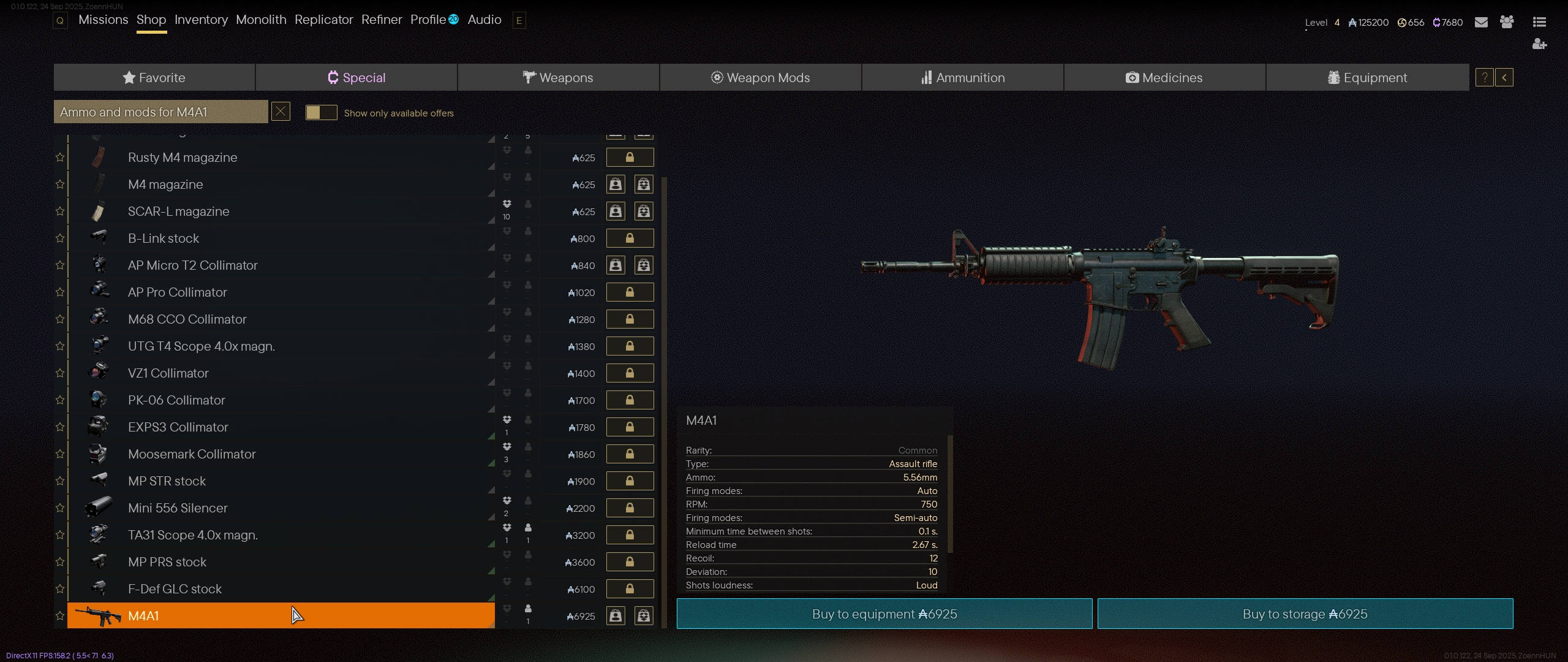Select the Mini 556 Silencer row

(281, 508)
